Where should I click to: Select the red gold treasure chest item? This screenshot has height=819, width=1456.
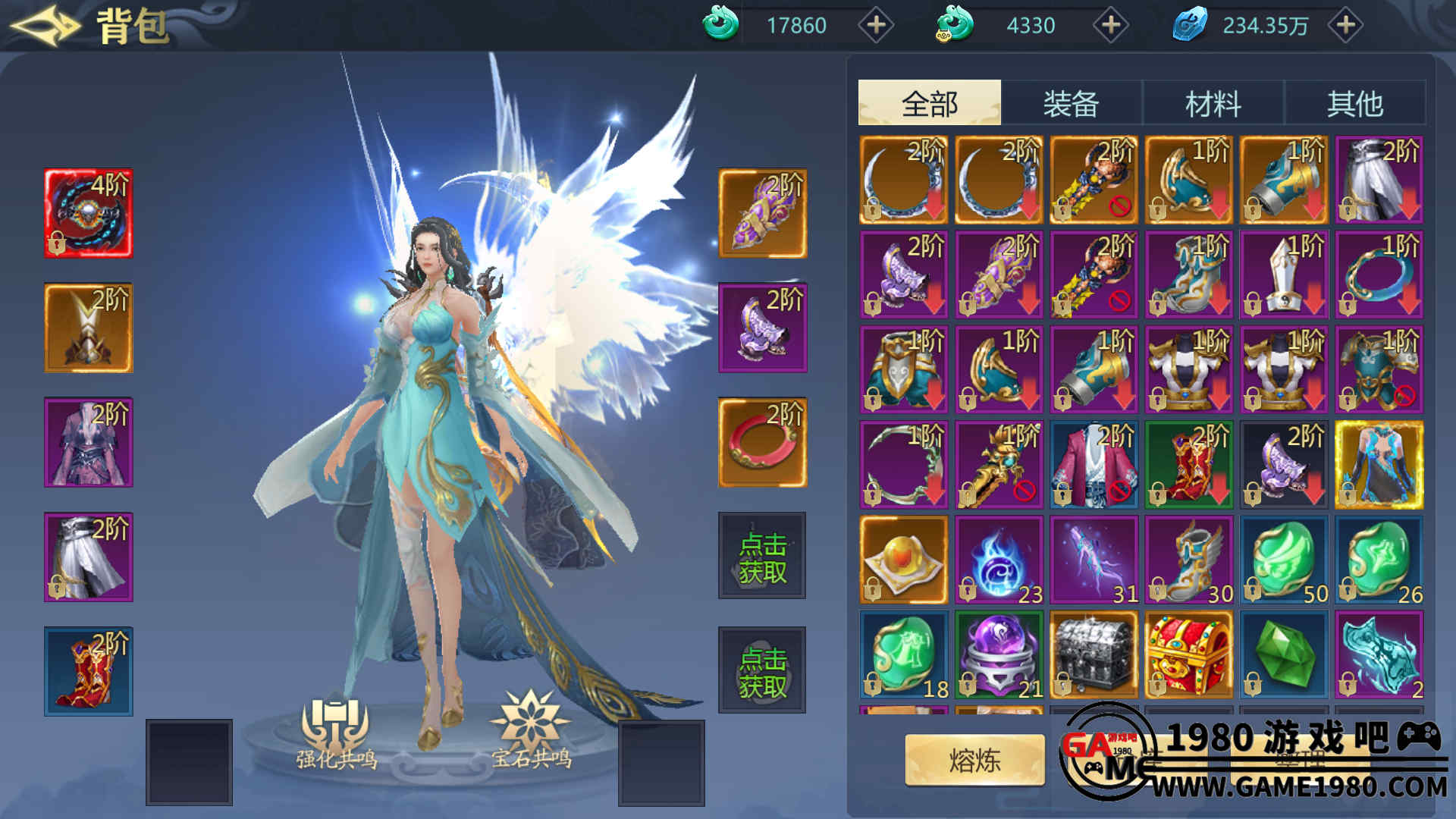click(1188, 654)
